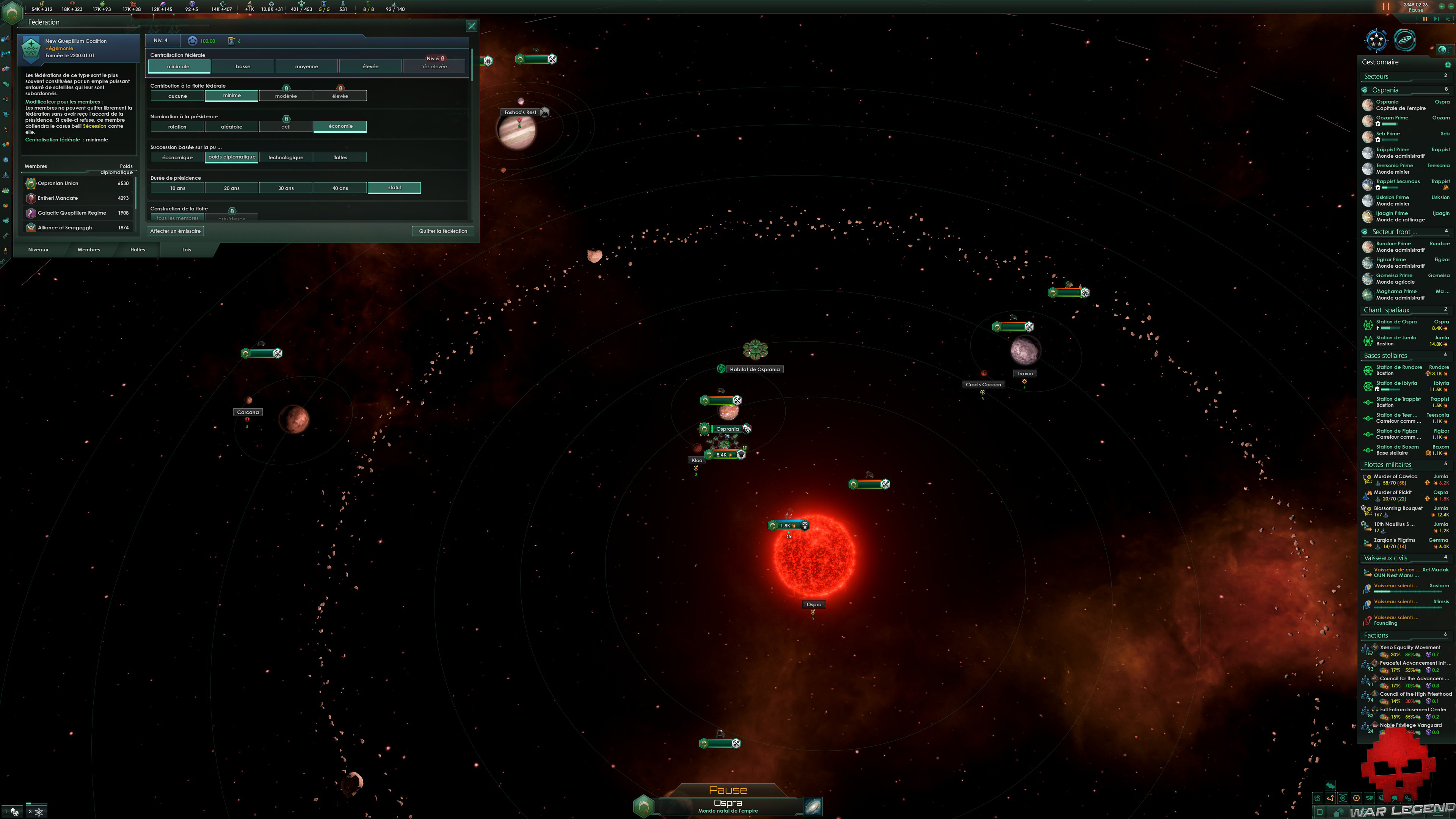The image size is (1456, 819).
Task: Close the Fédération window
Action: 471,26
